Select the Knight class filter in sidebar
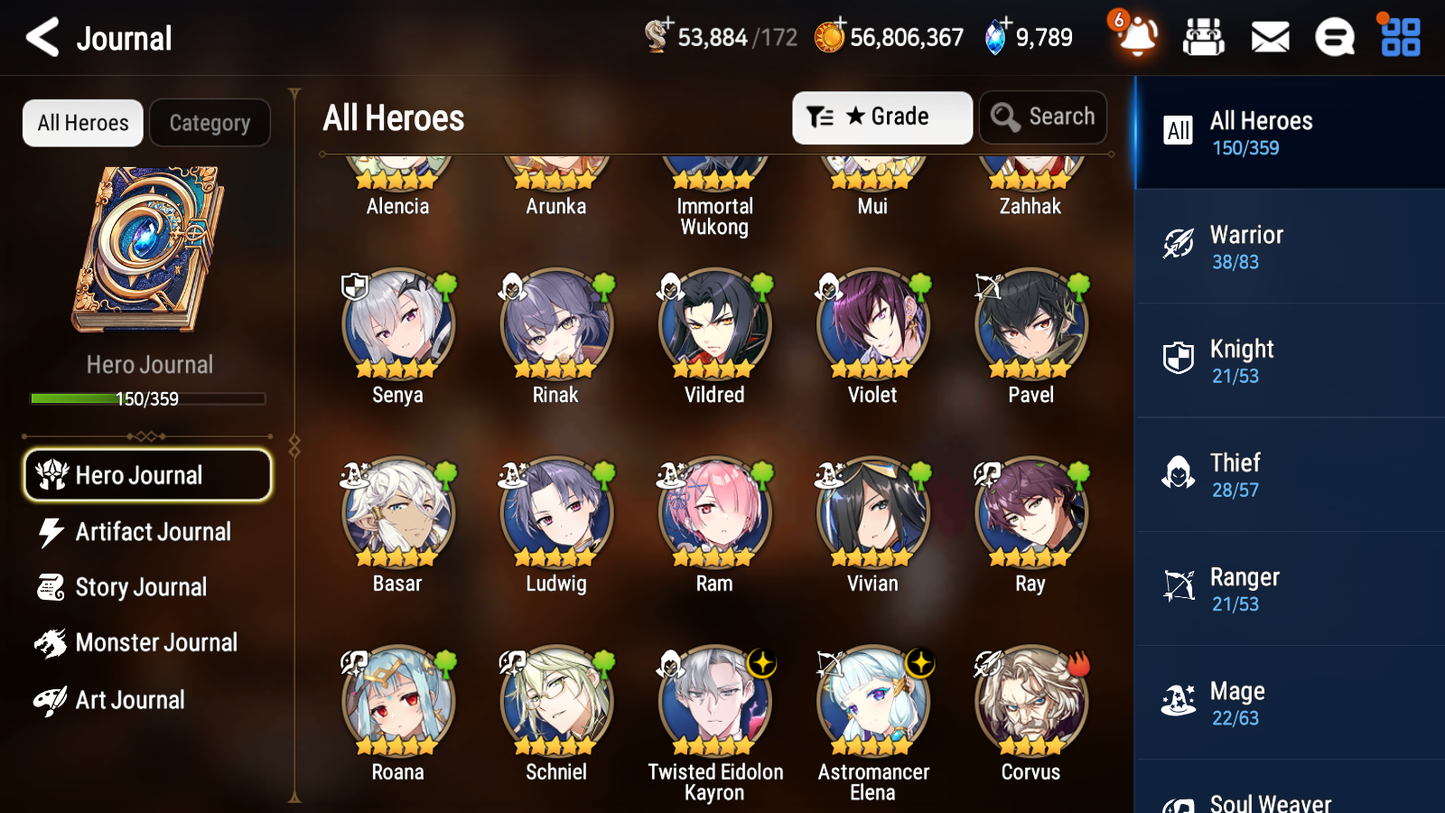Viewport: 1445px width, 813px height. 1289,360
